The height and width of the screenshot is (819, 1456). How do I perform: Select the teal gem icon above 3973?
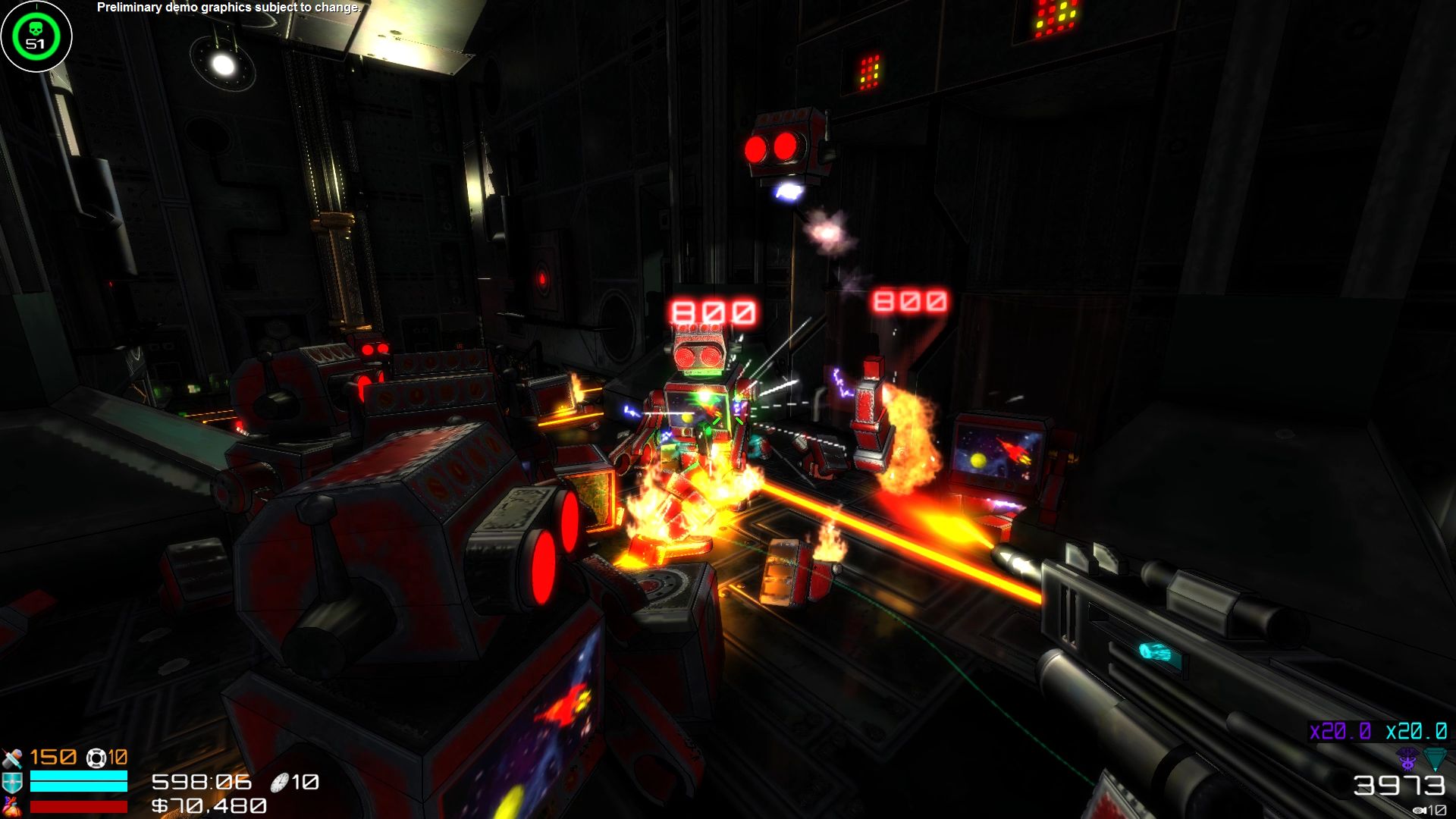tap(1436, 758)
